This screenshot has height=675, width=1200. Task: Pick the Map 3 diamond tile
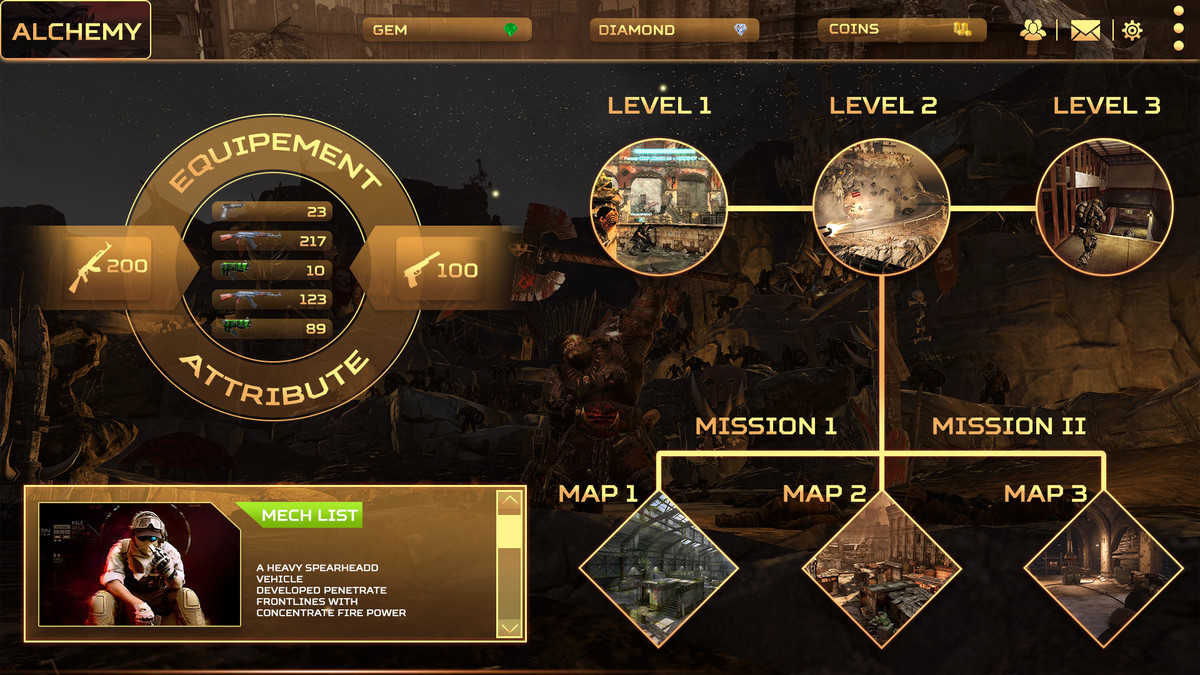pyautogui.click(x=1103, y=569)
